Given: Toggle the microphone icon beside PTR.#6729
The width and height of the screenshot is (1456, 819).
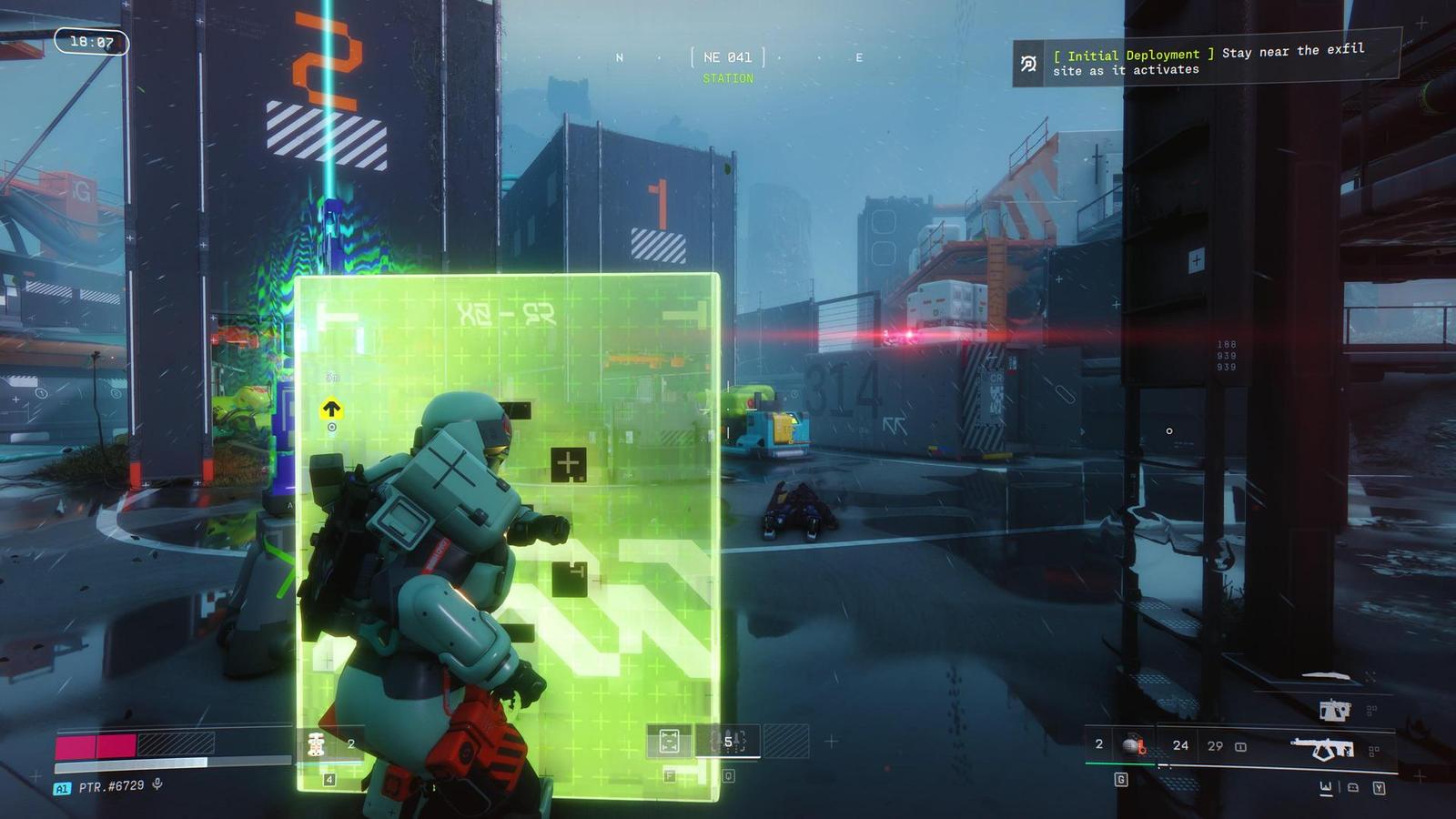Looking at the screenshot, I should pyautogui.click(x=157, y=784).
